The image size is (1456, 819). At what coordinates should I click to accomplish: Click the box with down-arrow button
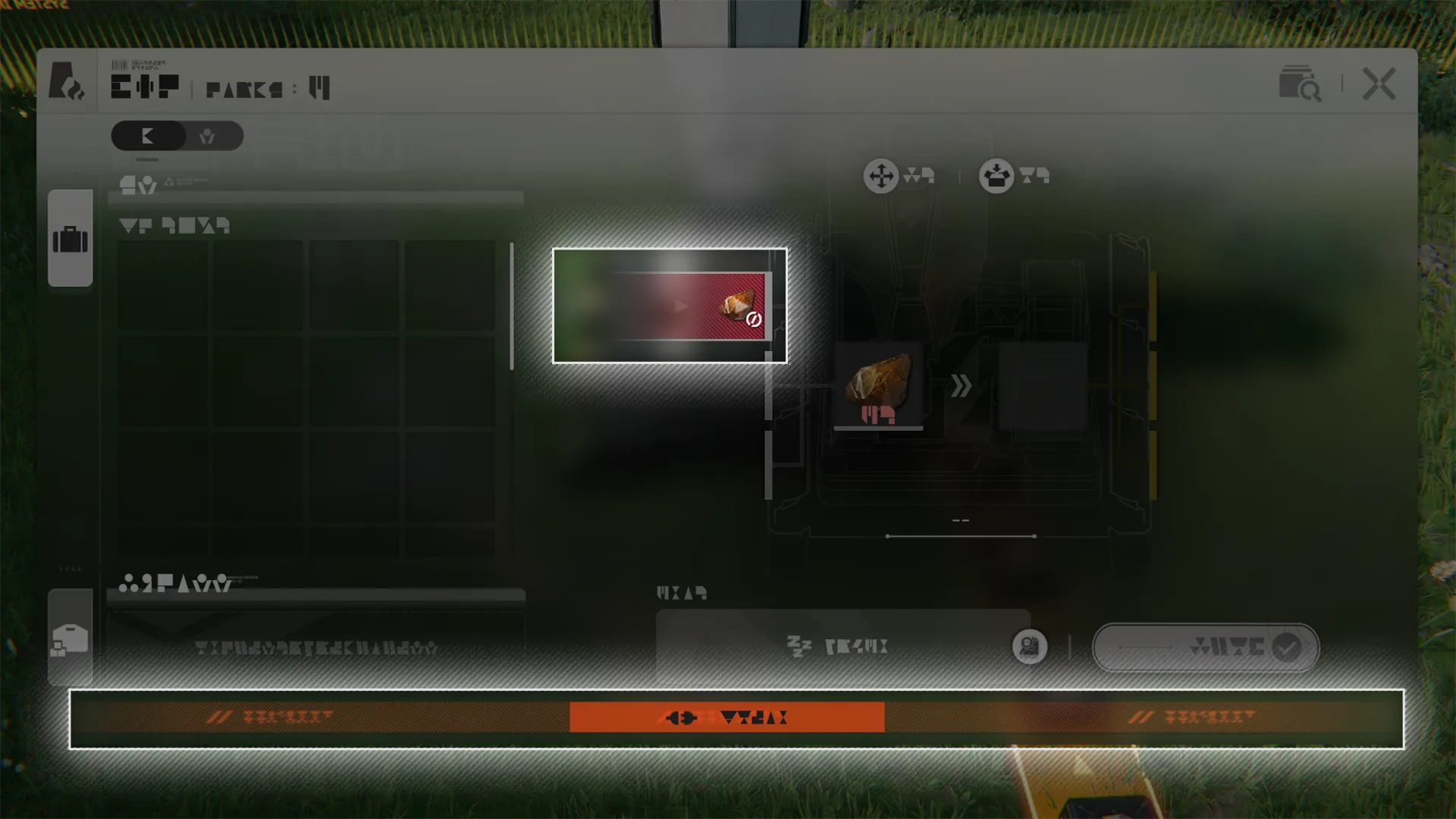coord(996,176)
